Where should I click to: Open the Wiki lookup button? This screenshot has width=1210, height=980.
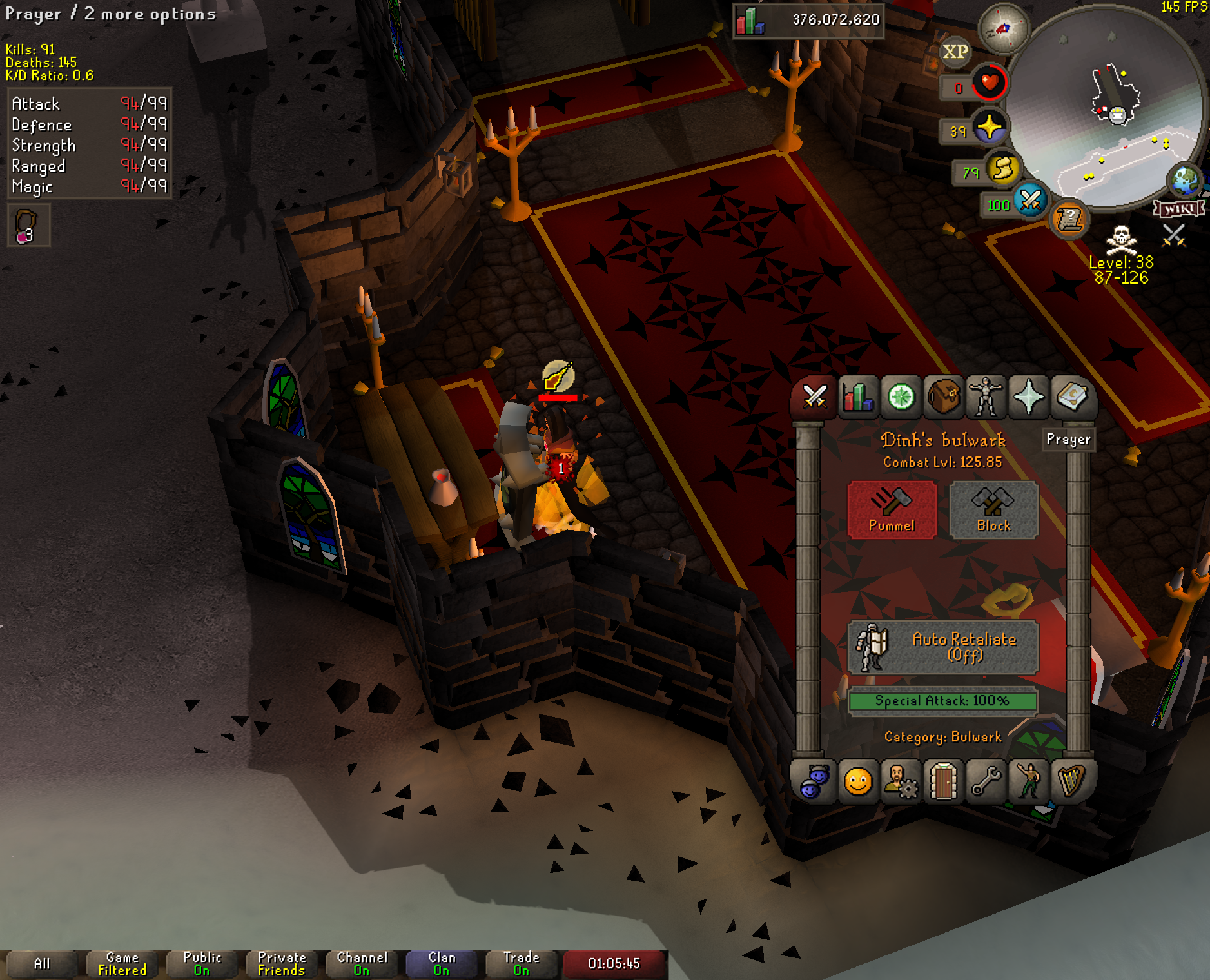coord(1179,209)
